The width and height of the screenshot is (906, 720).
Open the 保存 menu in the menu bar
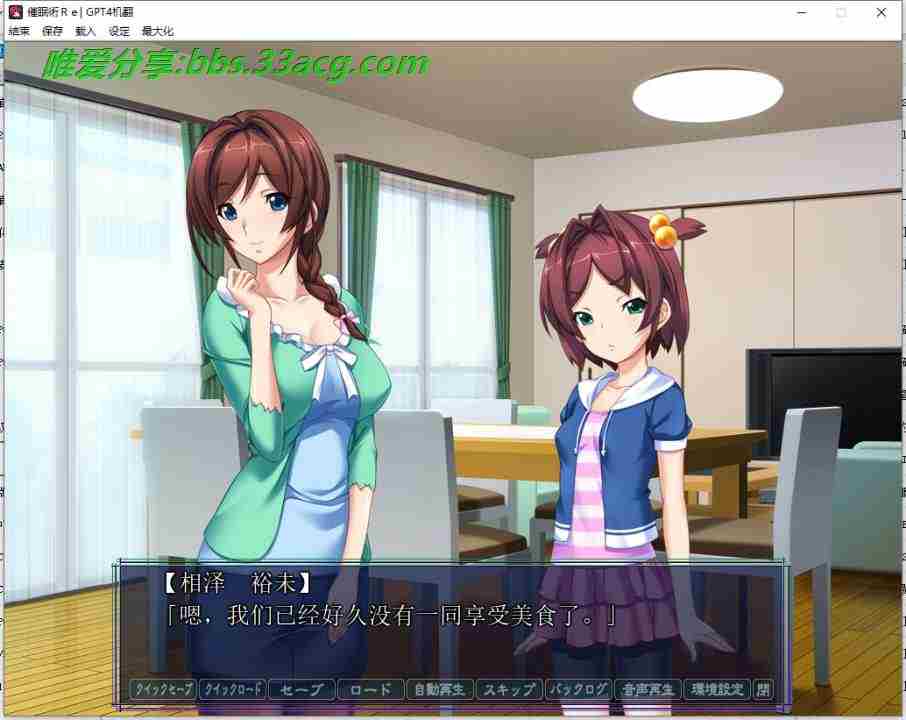coord(53,31)
